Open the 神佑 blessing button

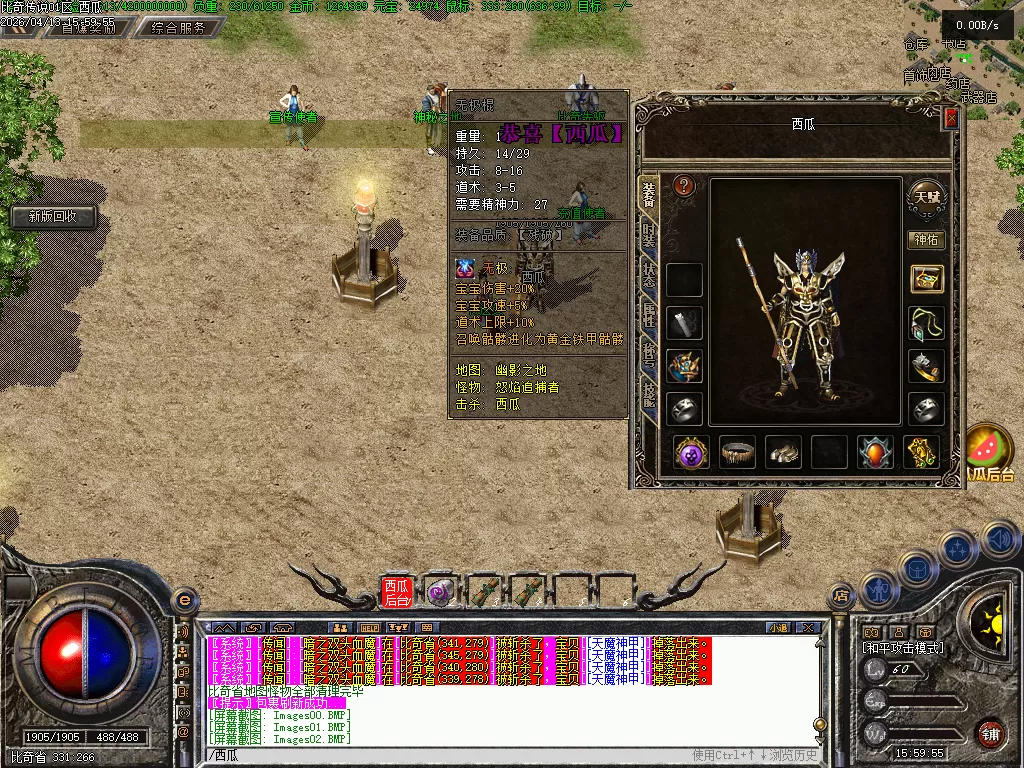[x=926, y=240]
